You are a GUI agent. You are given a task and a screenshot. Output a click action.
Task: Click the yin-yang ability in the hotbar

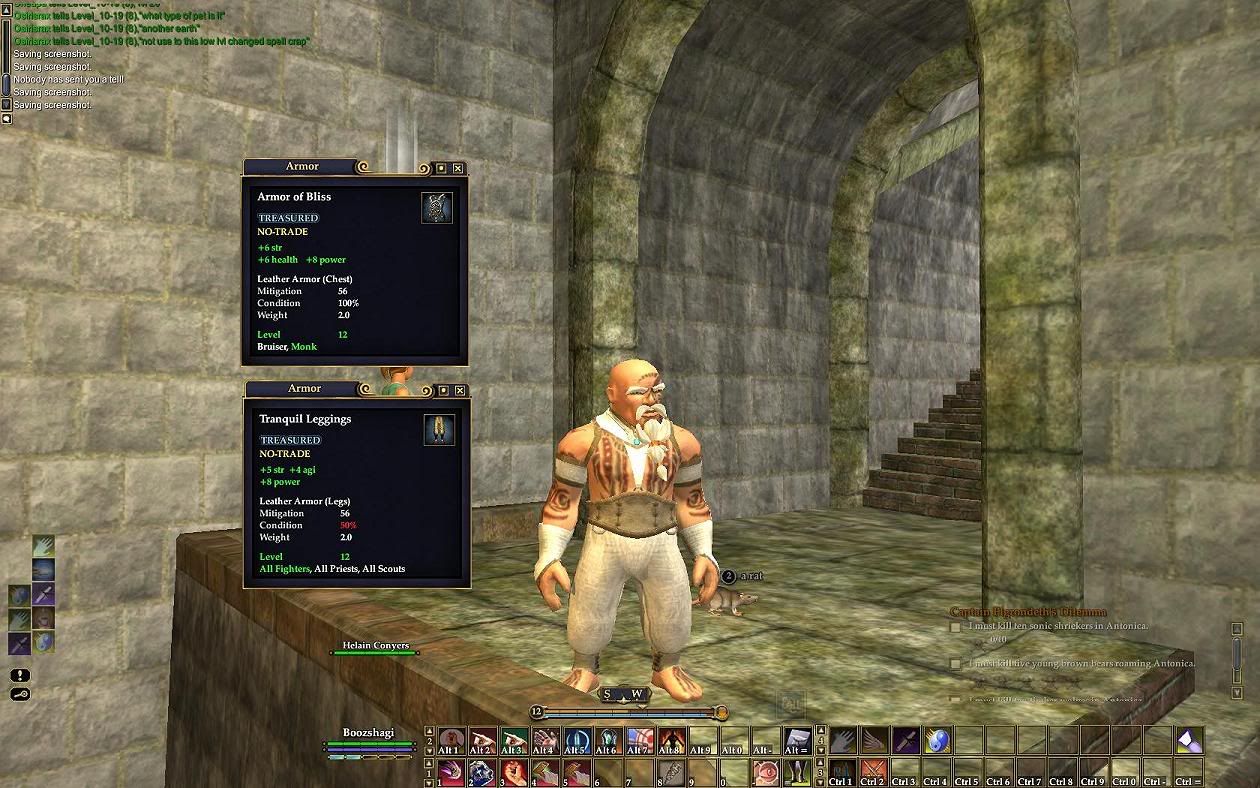pyautogui.click(x=936, y=740)
